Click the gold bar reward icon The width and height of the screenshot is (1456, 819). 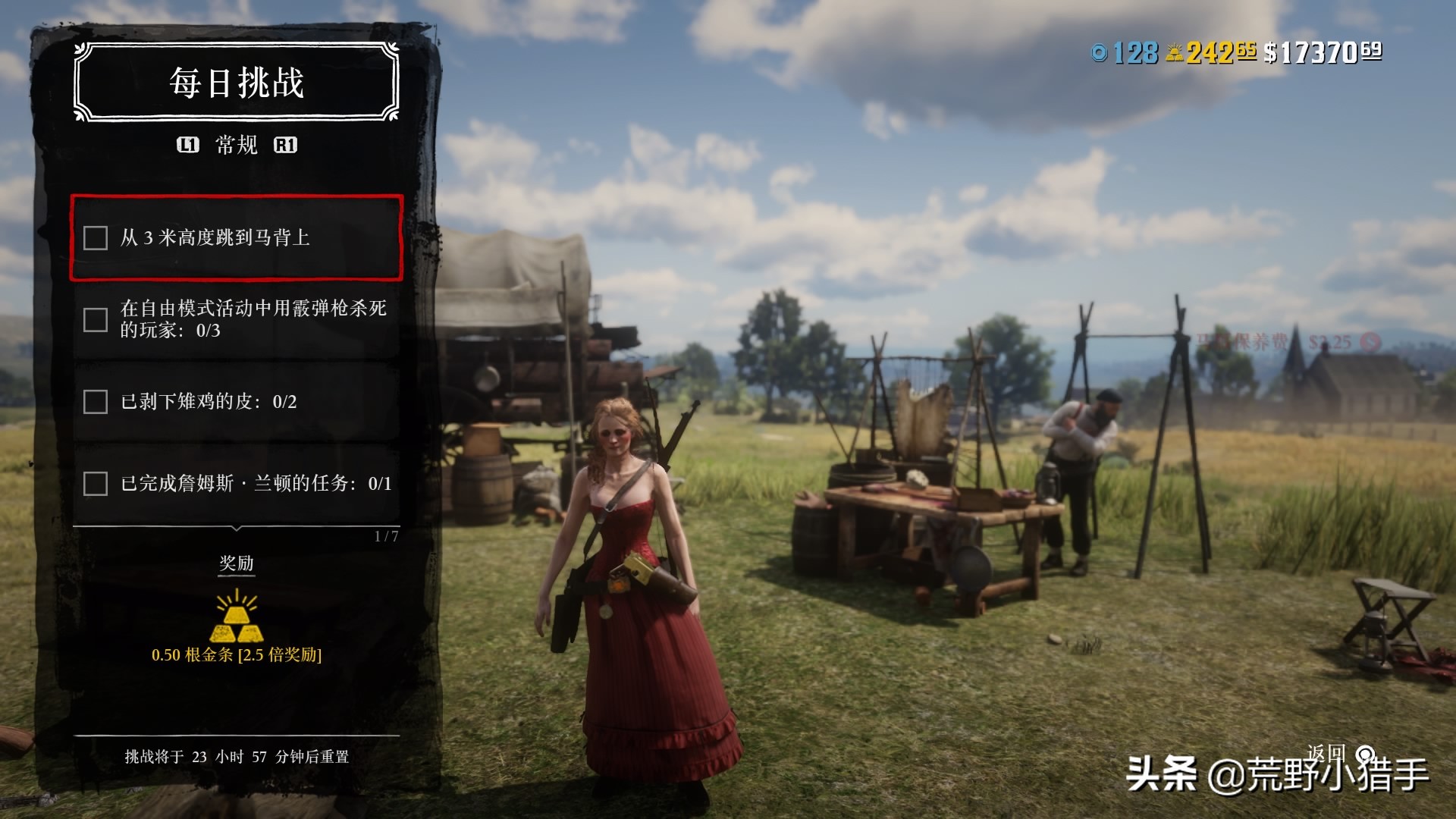pyautogui.click(x=237, y=617)
